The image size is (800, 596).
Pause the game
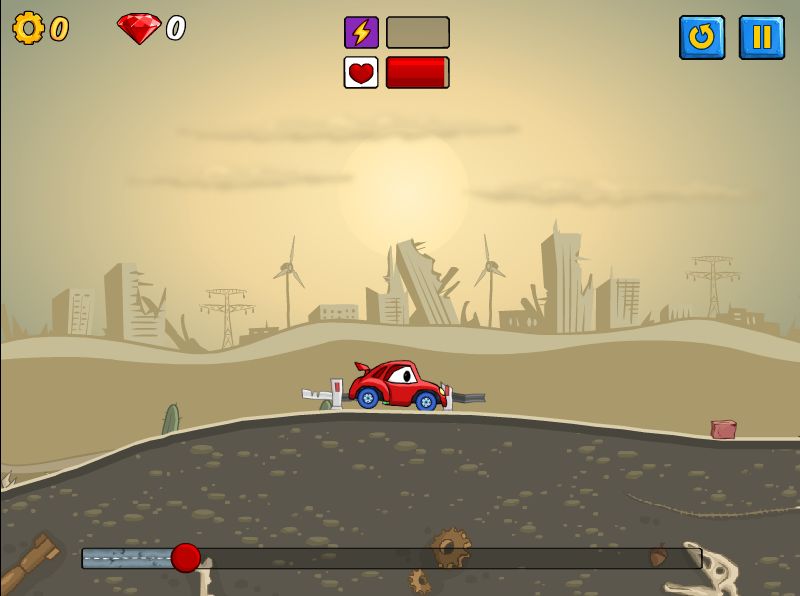tap(761, 37)
